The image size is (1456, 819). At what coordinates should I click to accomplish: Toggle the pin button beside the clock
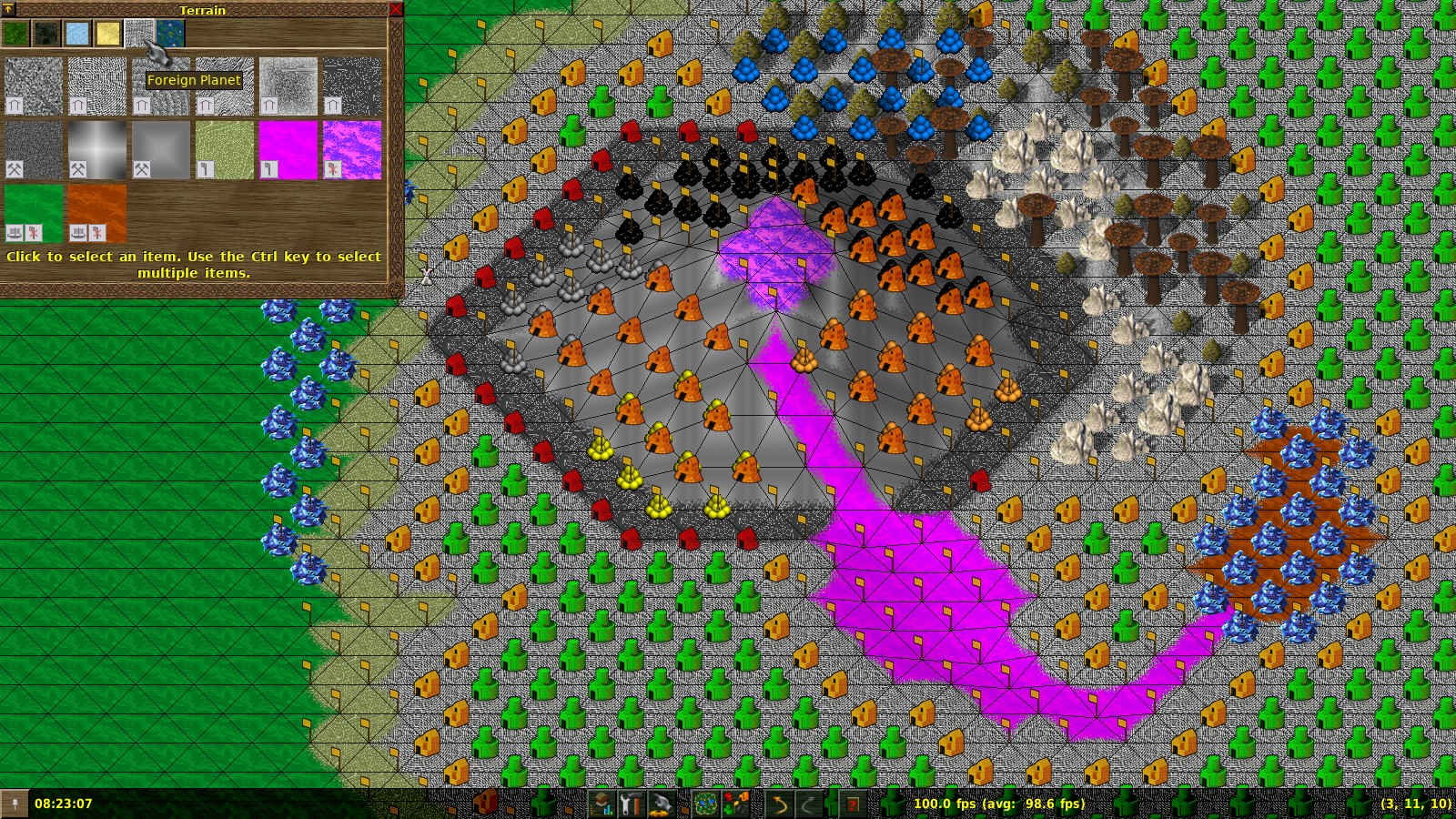pyautogui.click(x=15, y=804)
